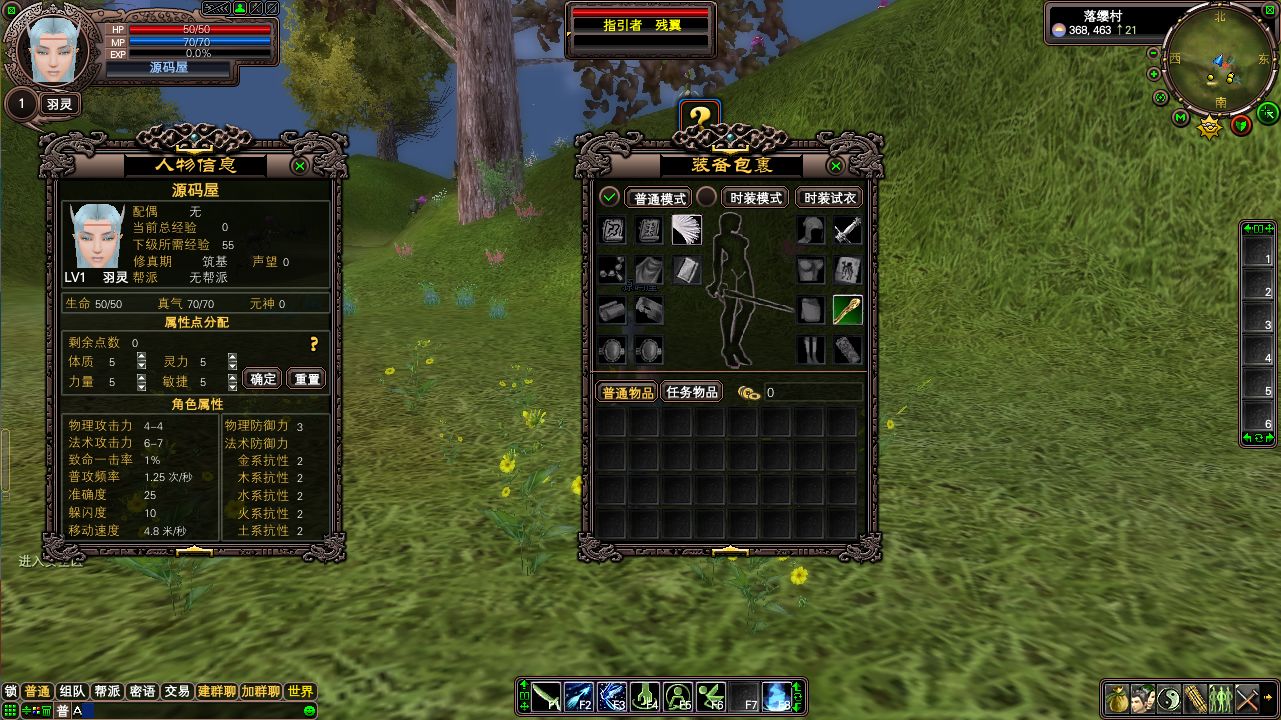
Task: Close the 装备包裹 equipment bag window
Action: [836, 166]
